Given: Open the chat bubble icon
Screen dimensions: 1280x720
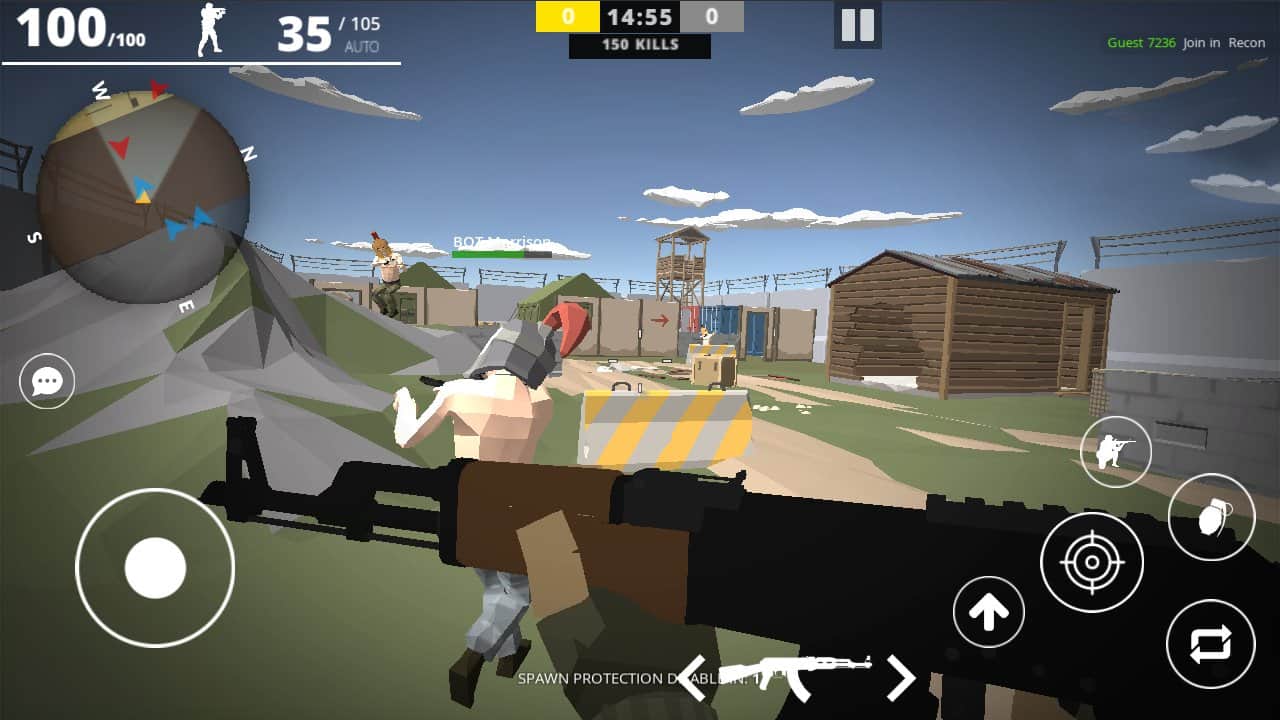Looking at the screenshot, I should [x=44, y=381].
